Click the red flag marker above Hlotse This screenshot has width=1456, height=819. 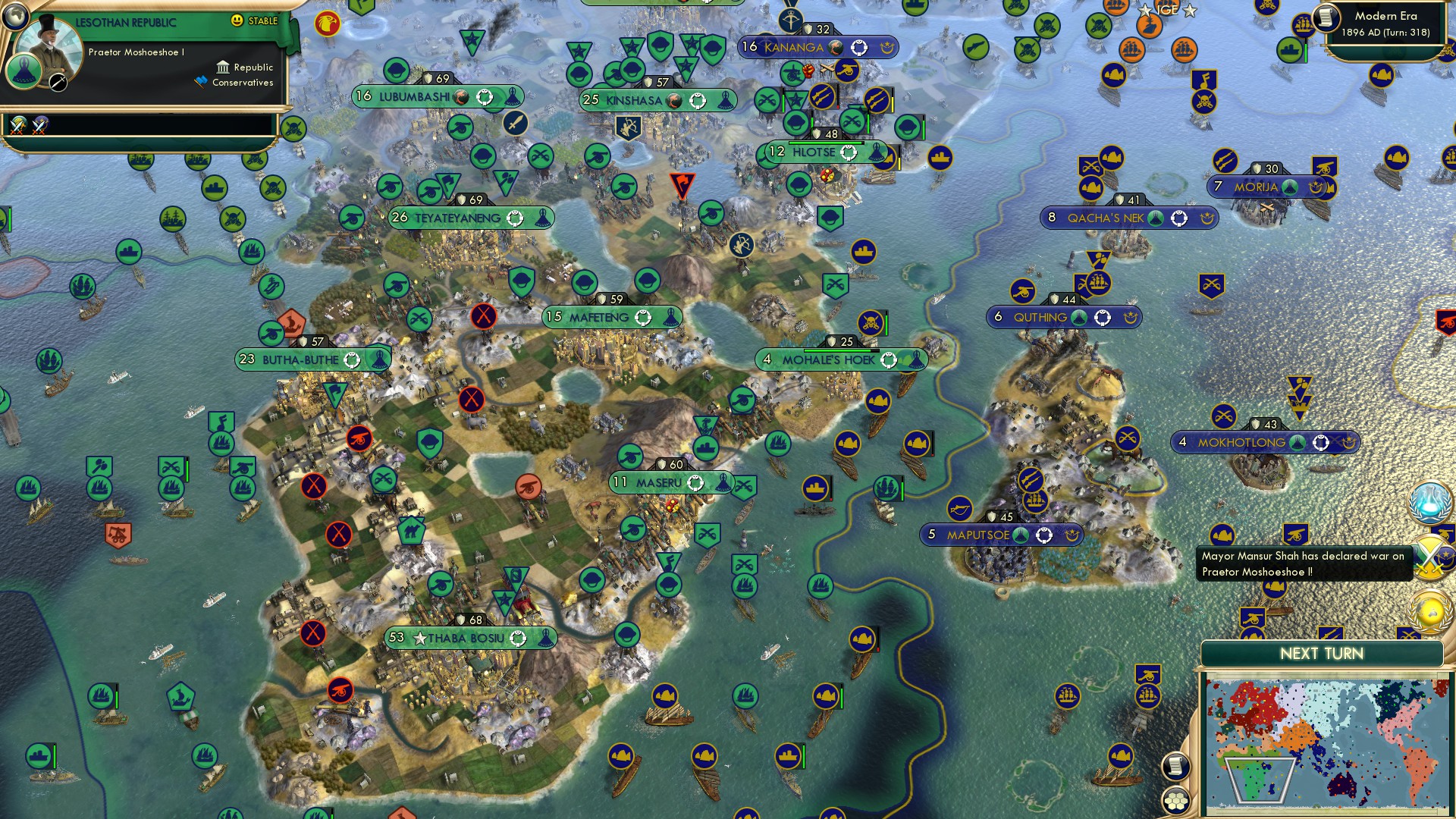(x=684, y=182)
